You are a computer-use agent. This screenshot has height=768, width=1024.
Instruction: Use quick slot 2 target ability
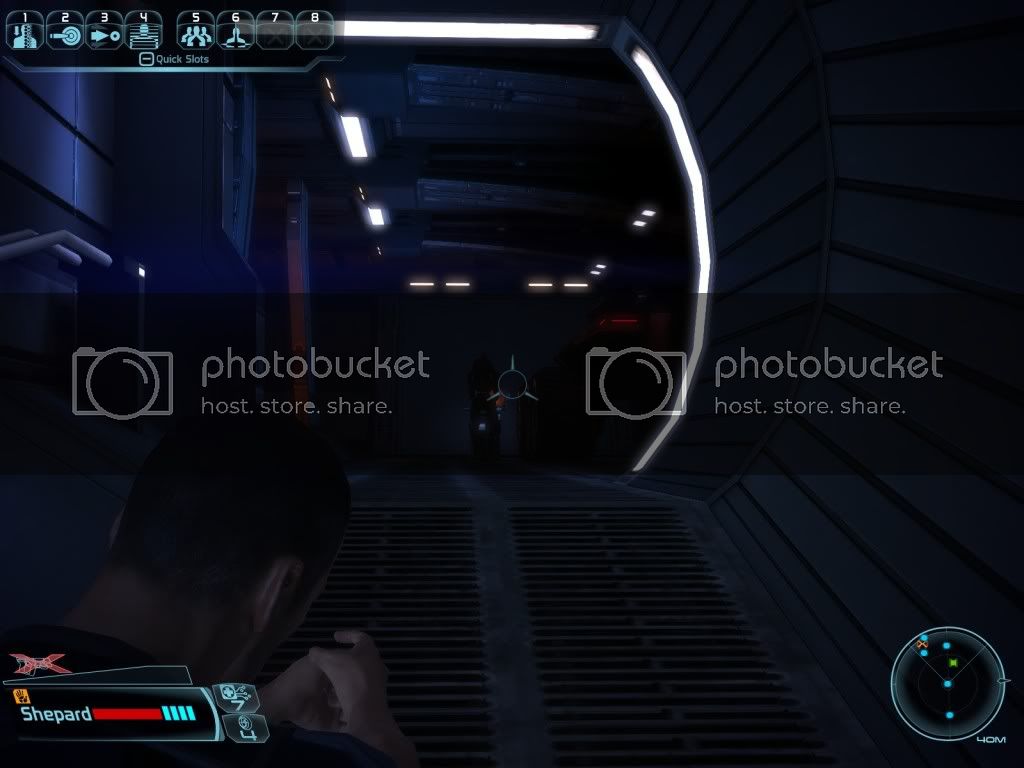click(65, 32)
